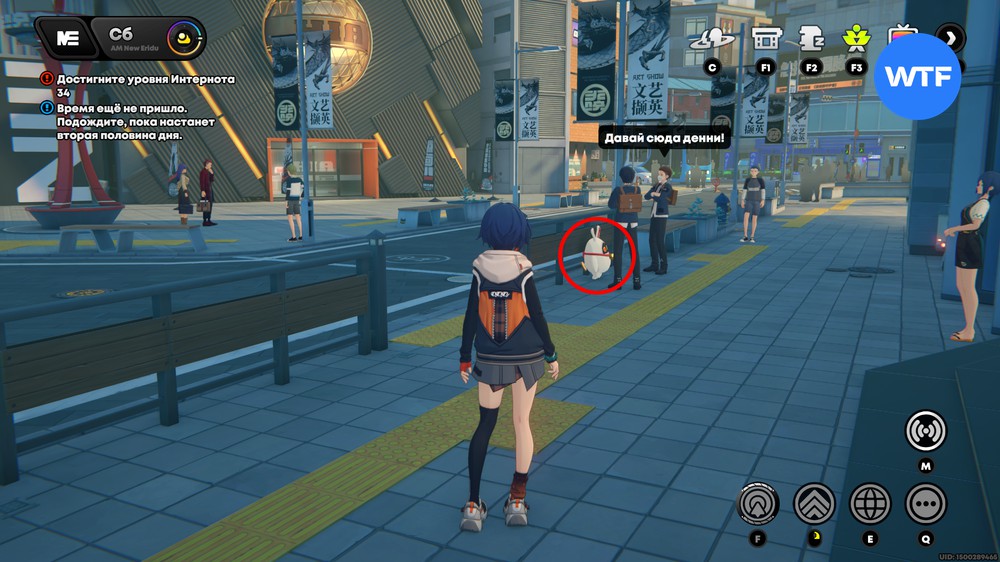Image resolution: width=1000 pixels, height=562 pixels.
Task: Open the green event figure icon
Action: tap(855, 40)
